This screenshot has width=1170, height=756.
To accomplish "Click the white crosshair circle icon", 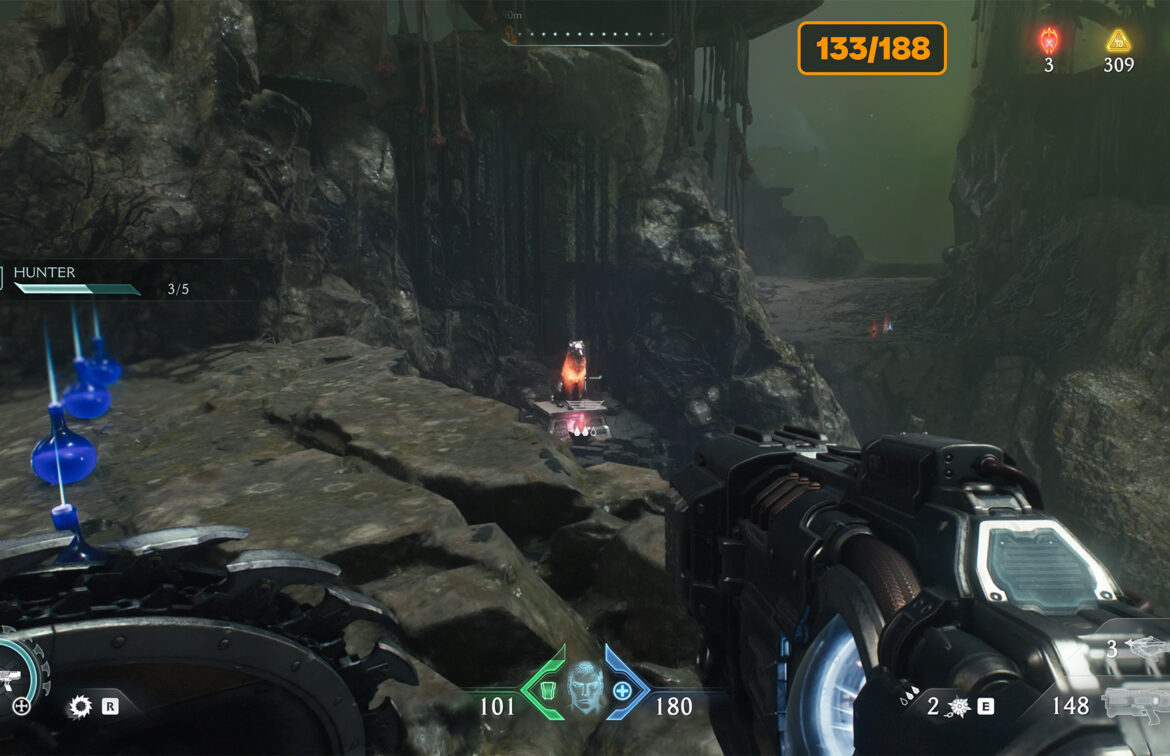I will click(21, 707).
